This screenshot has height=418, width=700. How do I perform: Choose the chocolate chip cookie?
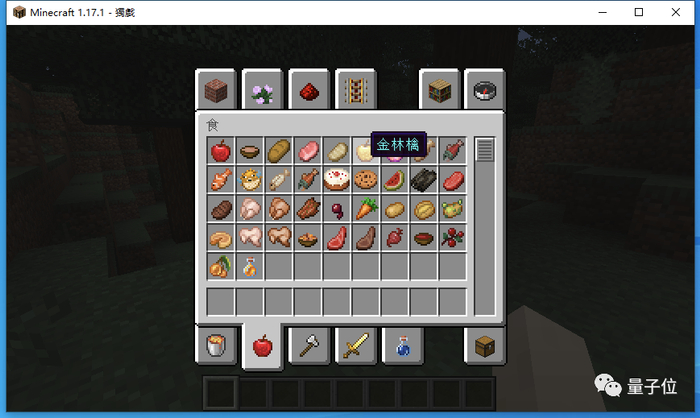(365, 180)
